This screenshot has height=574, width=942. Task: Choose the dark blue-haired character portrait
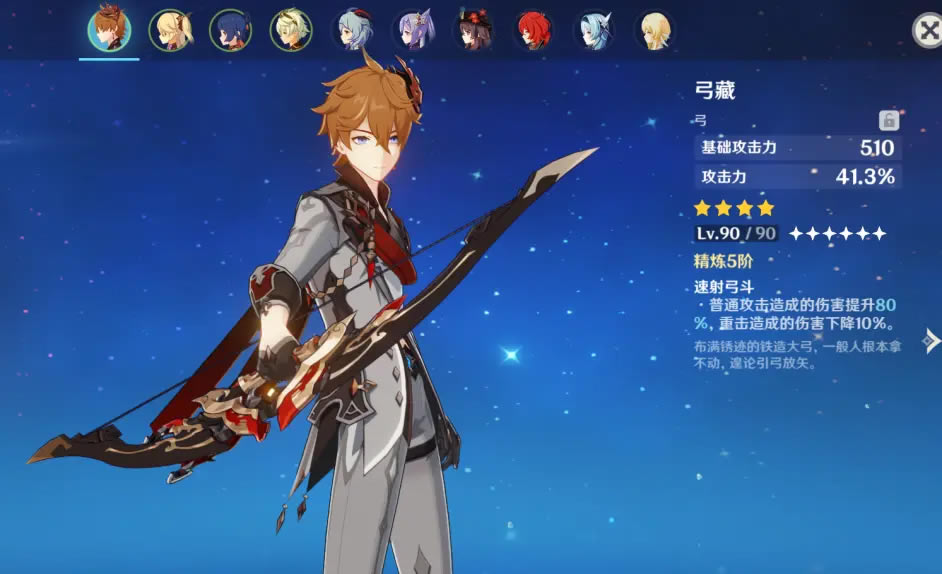(230, 30)
